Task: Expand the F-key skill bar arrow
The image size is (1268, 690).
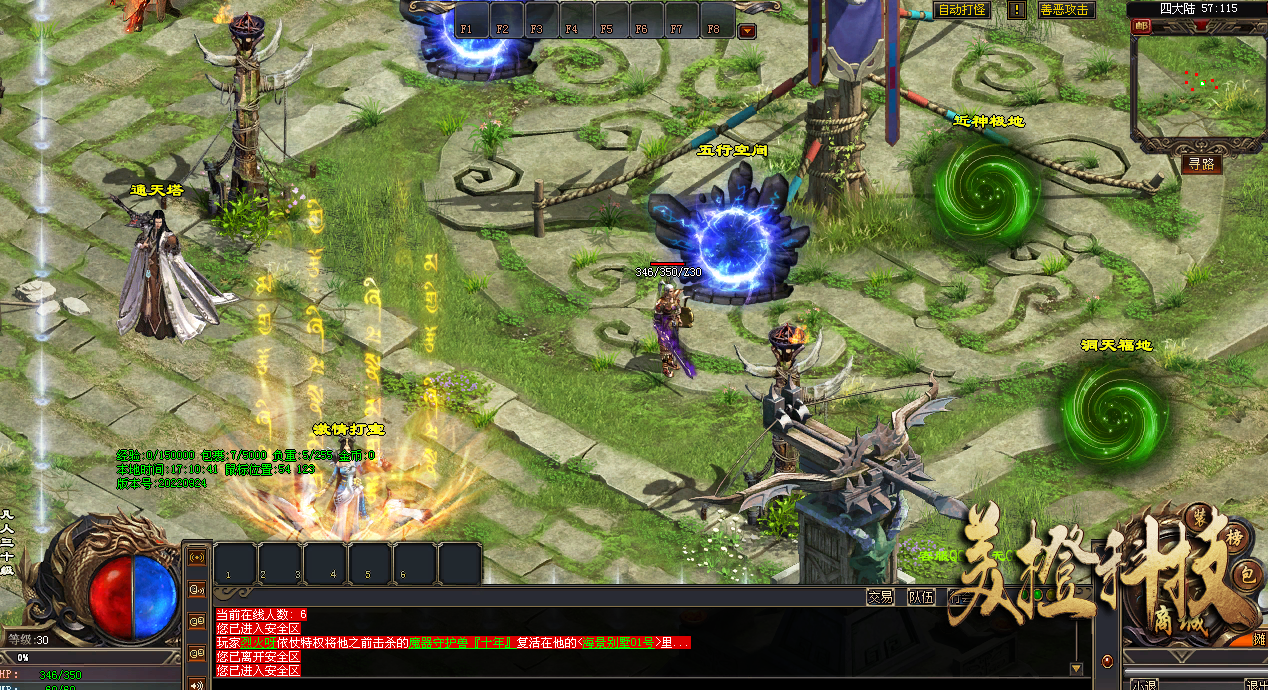Action: (747, 31)
